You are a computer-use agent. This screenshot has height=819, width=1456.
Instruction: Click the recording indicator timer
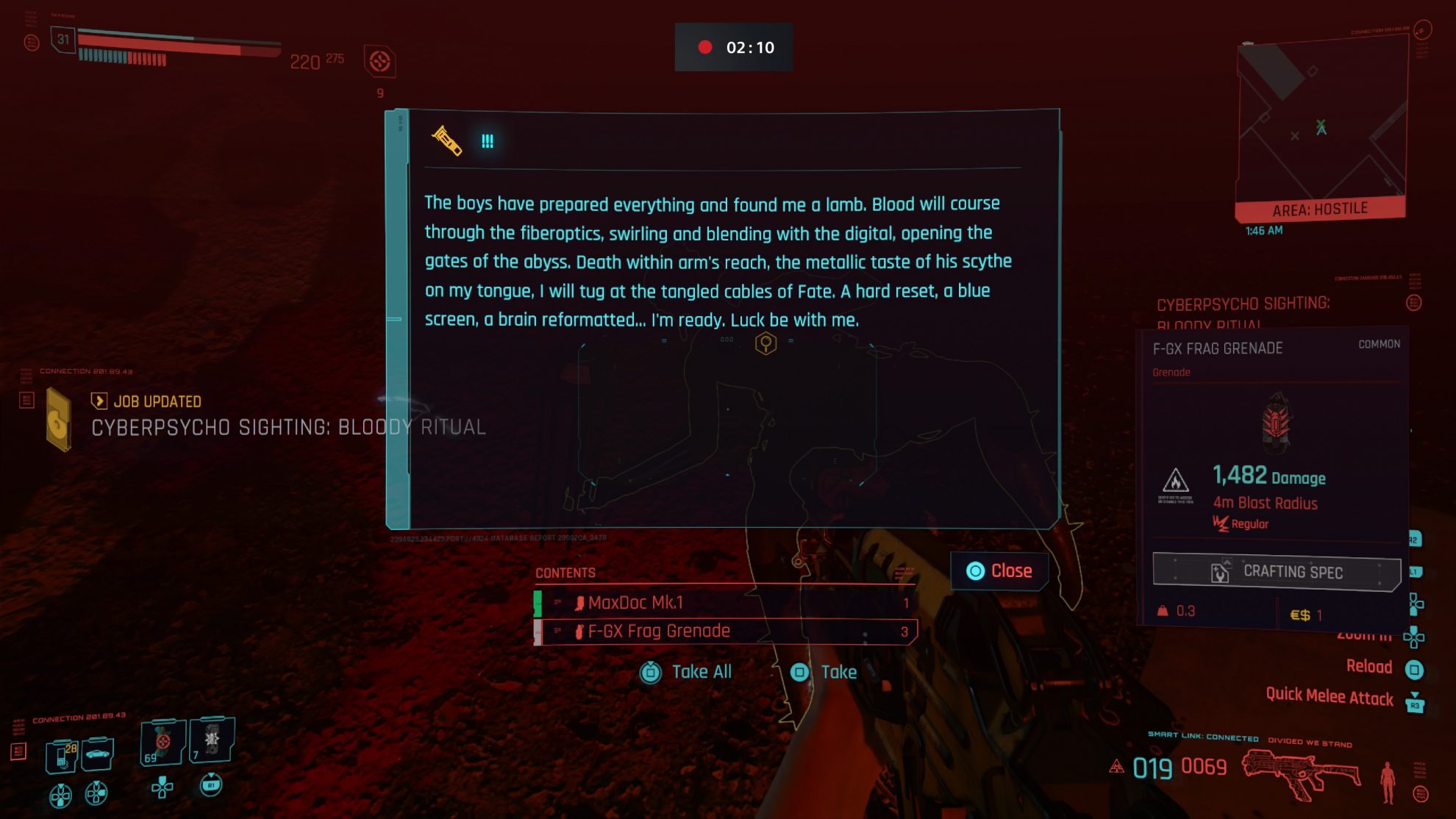[x=734, y=47]
